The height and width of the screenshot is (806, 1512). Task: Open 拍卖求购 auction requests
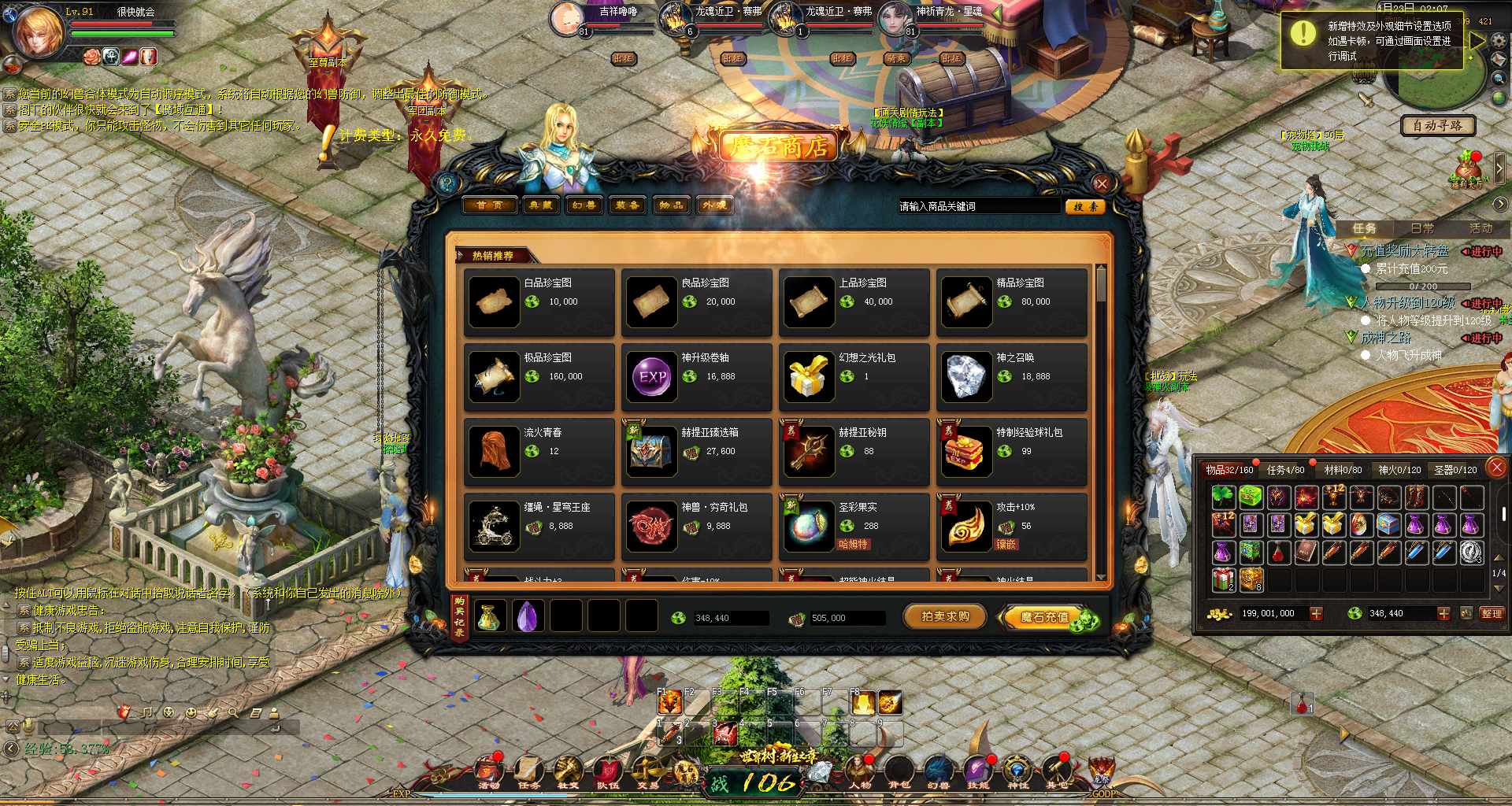pyautogui.click(x=945, y=617)
